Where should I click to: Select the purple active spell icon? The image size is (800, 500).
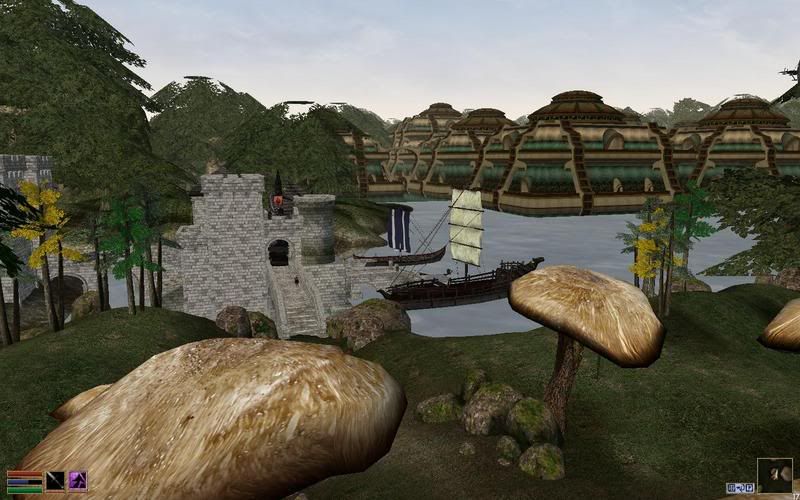click(x=77, y=481)
